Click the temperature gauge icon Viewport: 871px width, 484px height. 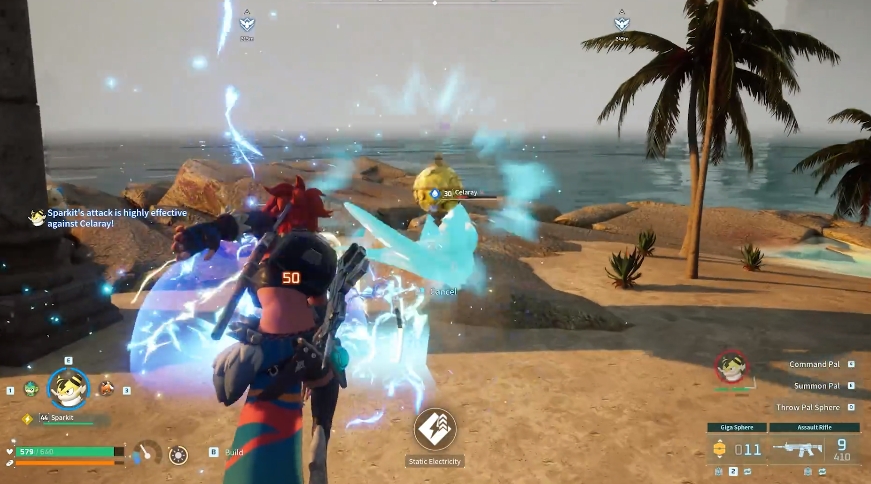(148, 453)
